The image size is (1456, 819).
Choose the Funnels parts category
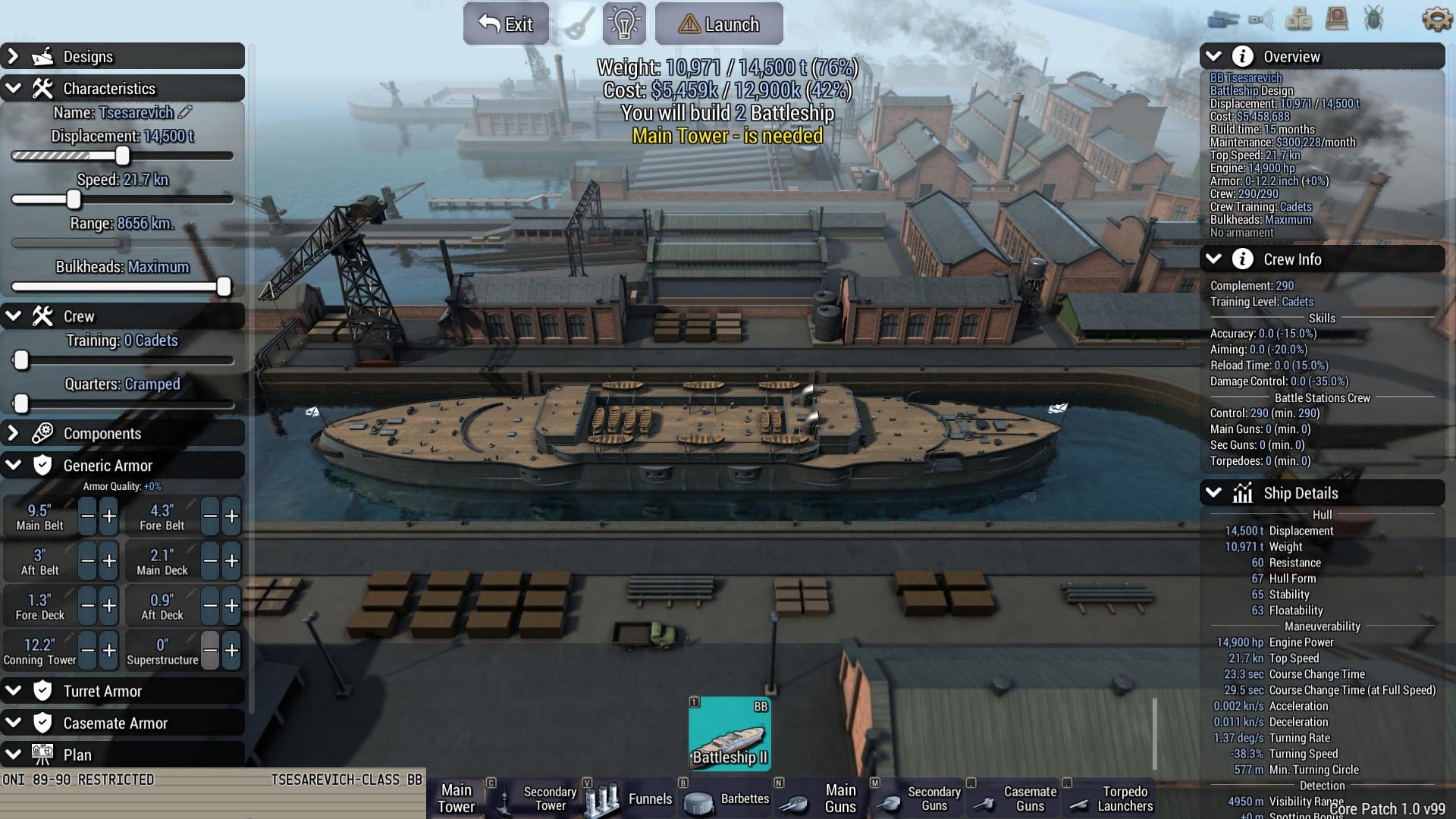point(629,799)
